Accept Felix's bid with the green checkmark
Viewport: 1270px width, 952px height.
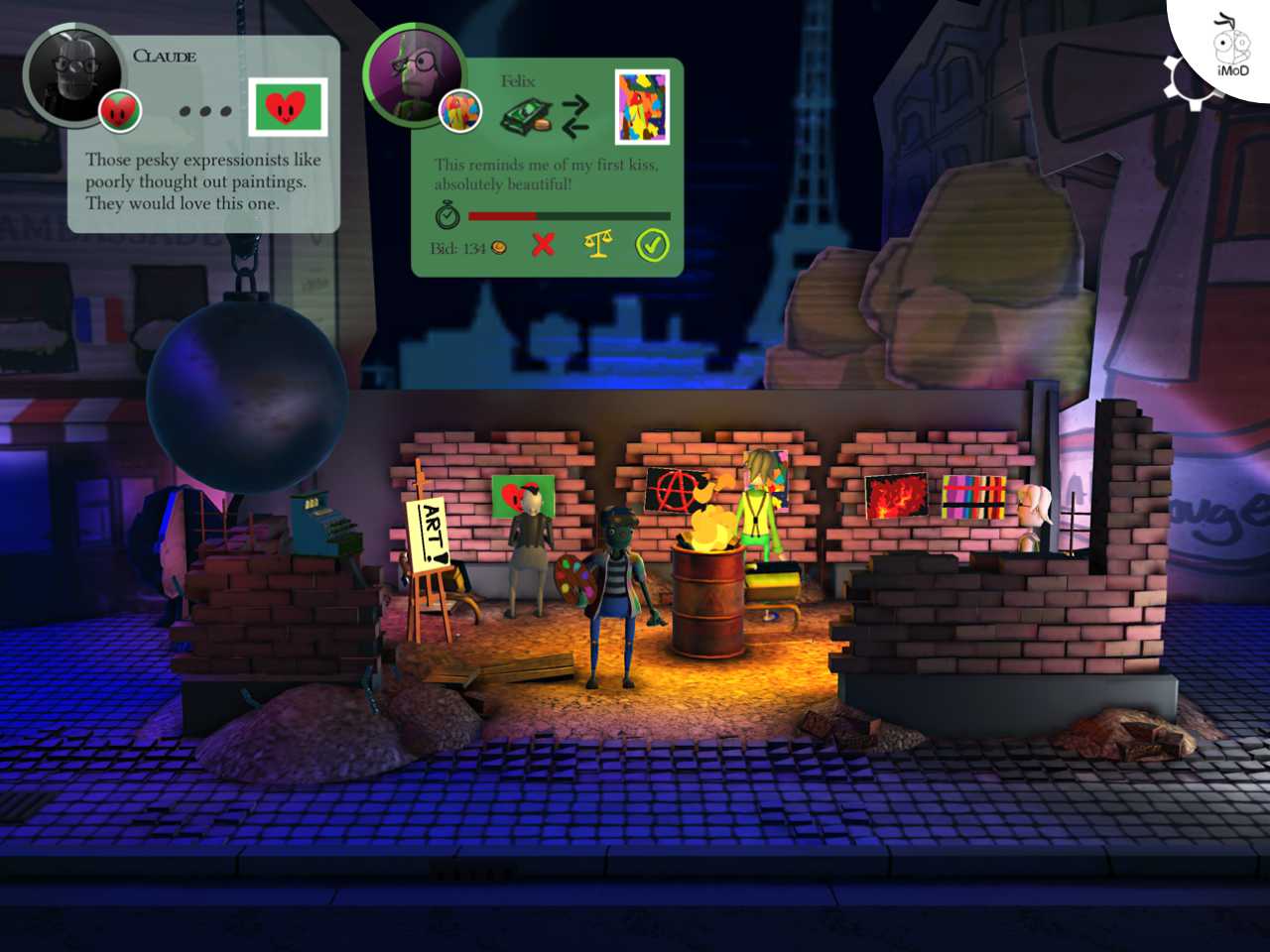point(652,245)
